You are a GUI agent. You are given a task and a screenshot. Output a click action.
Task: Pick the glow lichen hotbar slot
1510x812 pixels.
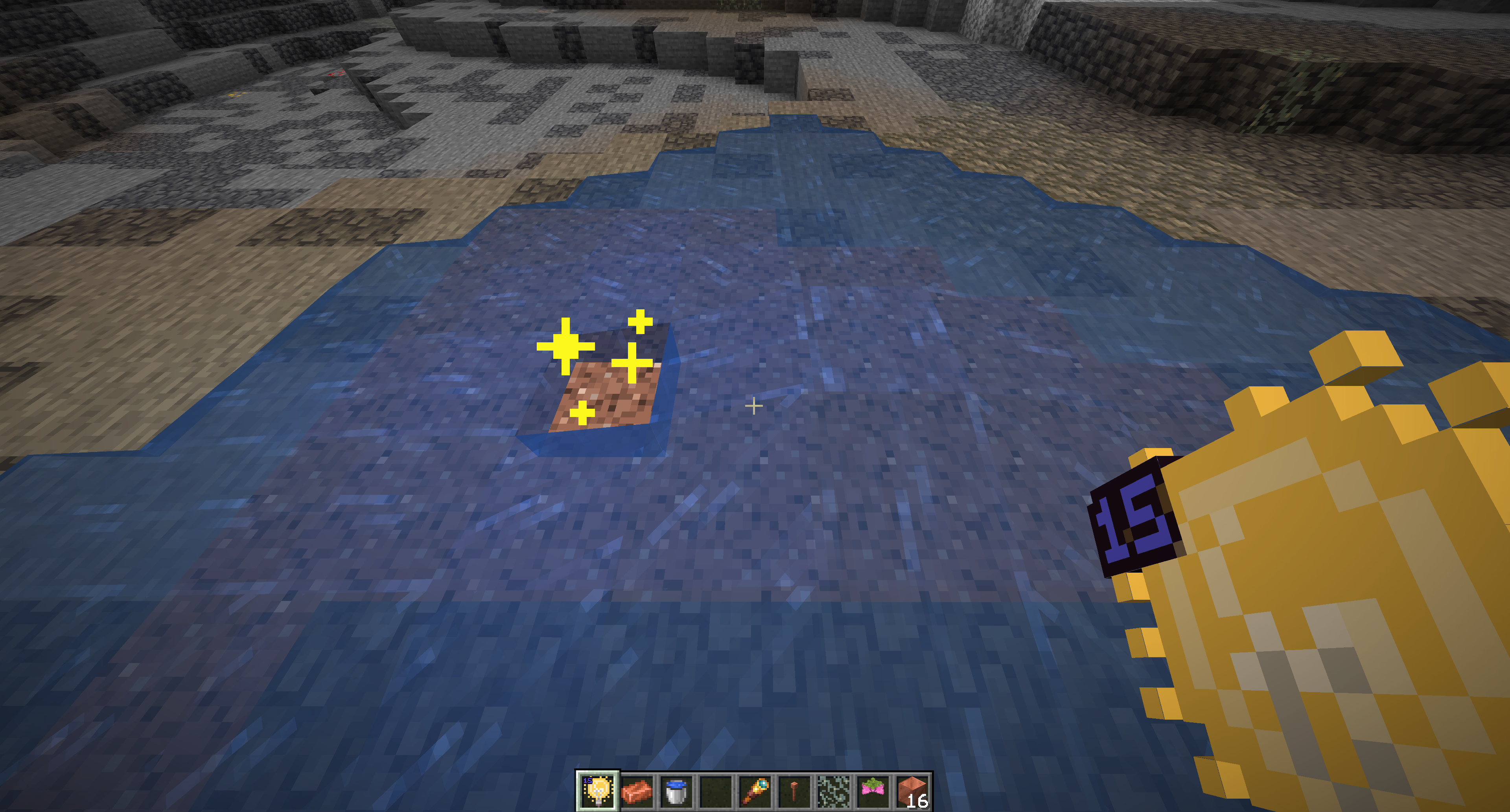point(834,791)
